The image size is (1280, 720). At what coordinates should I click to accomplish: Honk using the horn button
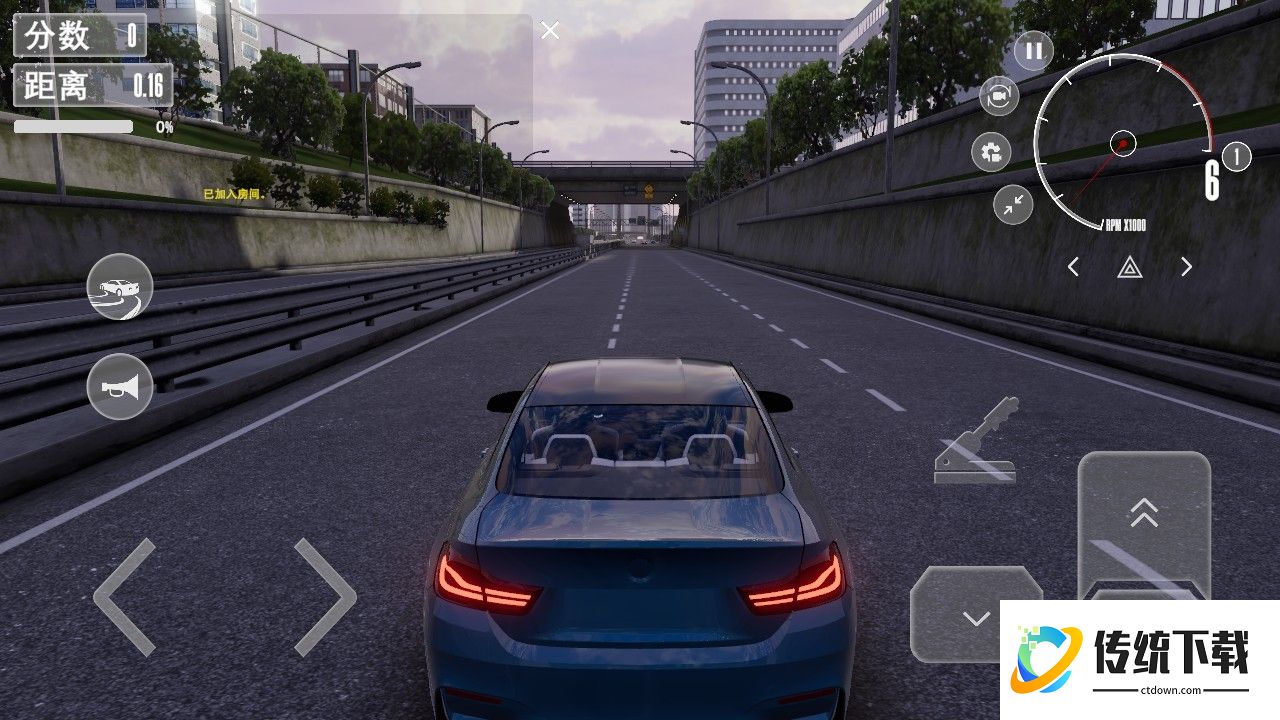pyautogui.click(x=120, y=386)
